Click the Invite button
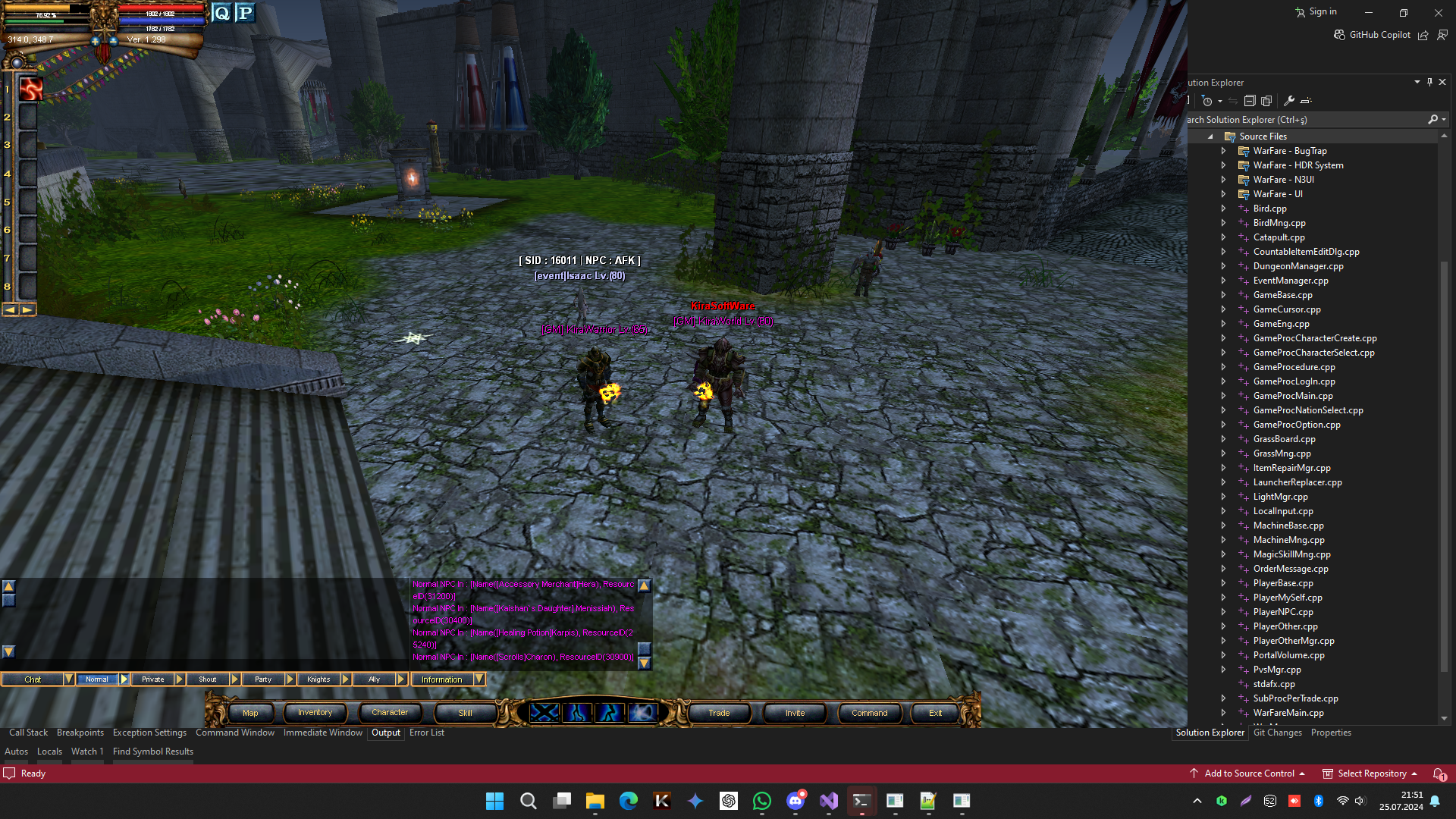 pos(795,713)
